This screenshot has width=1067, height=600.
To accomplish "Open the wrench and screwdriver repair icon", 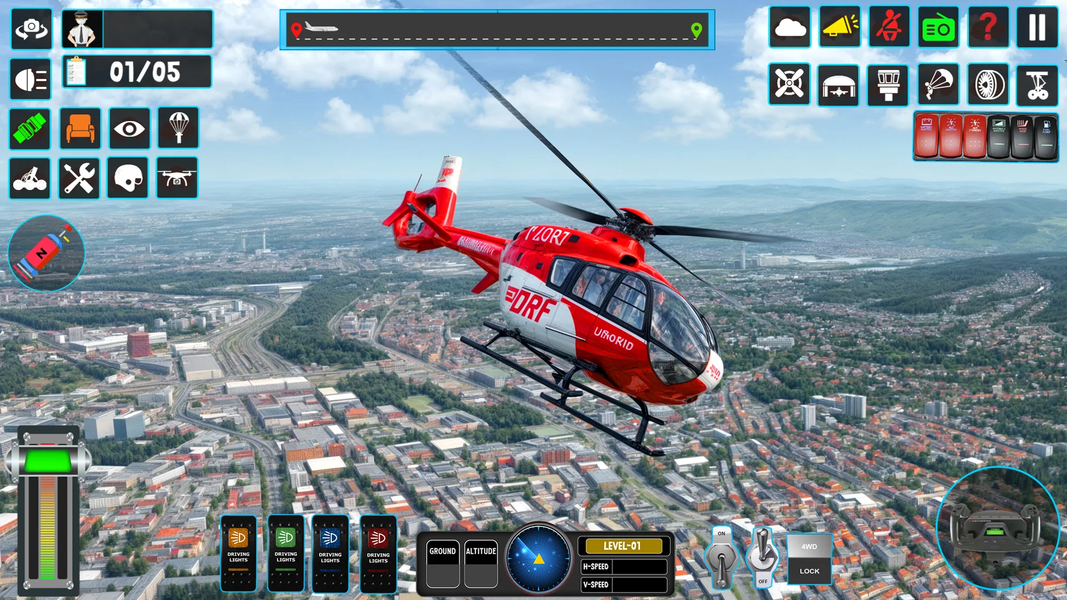I will tap(79, 178).
